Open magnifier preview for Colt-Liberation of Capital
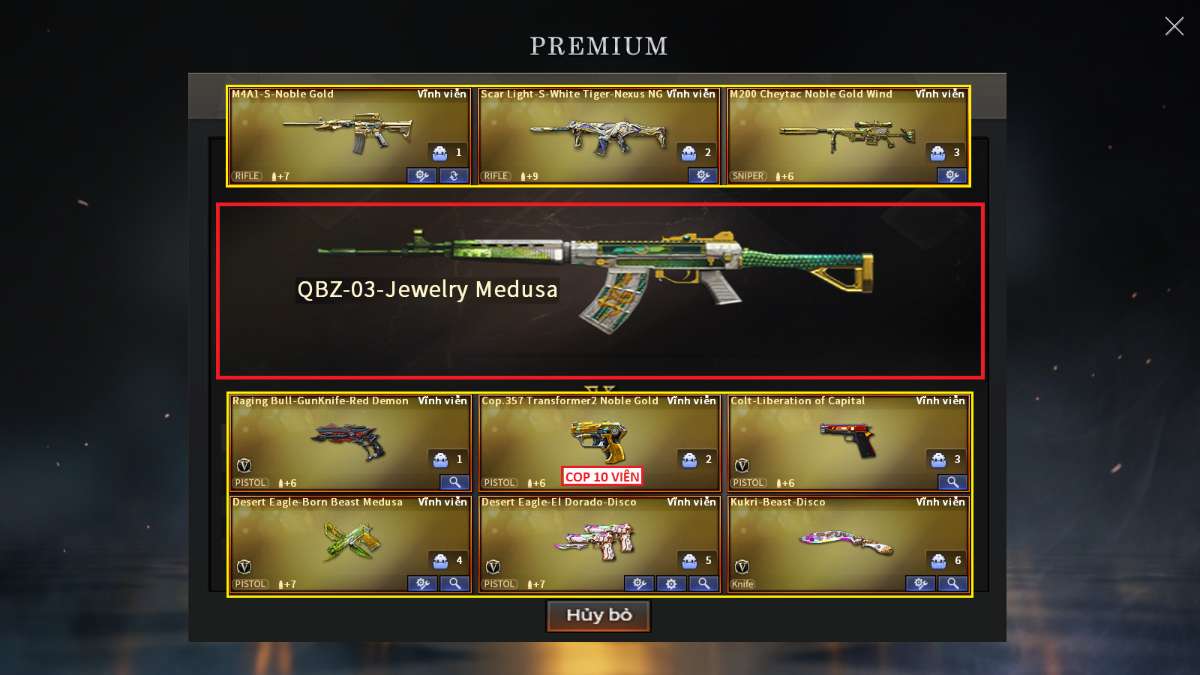This screenshot has width=1200, height=675. click(952, 482)
